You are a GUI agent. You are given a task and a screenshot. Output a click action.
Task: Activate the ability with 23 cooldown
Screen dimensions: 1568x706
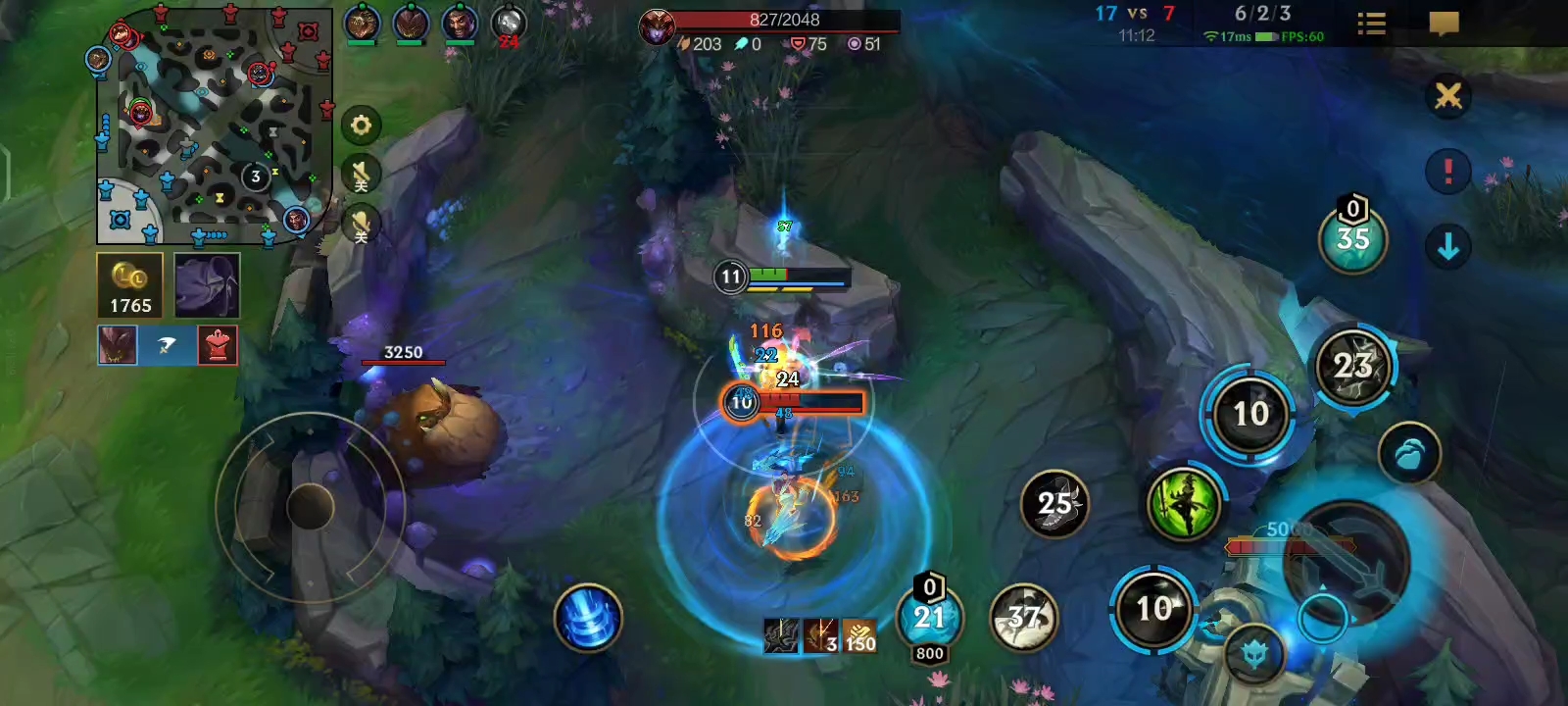1352,367
